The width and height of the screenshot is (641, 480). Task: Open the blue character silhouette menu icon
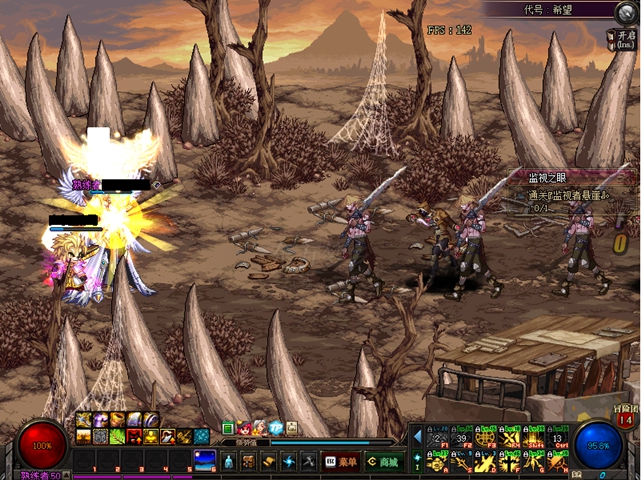(227, 461)
